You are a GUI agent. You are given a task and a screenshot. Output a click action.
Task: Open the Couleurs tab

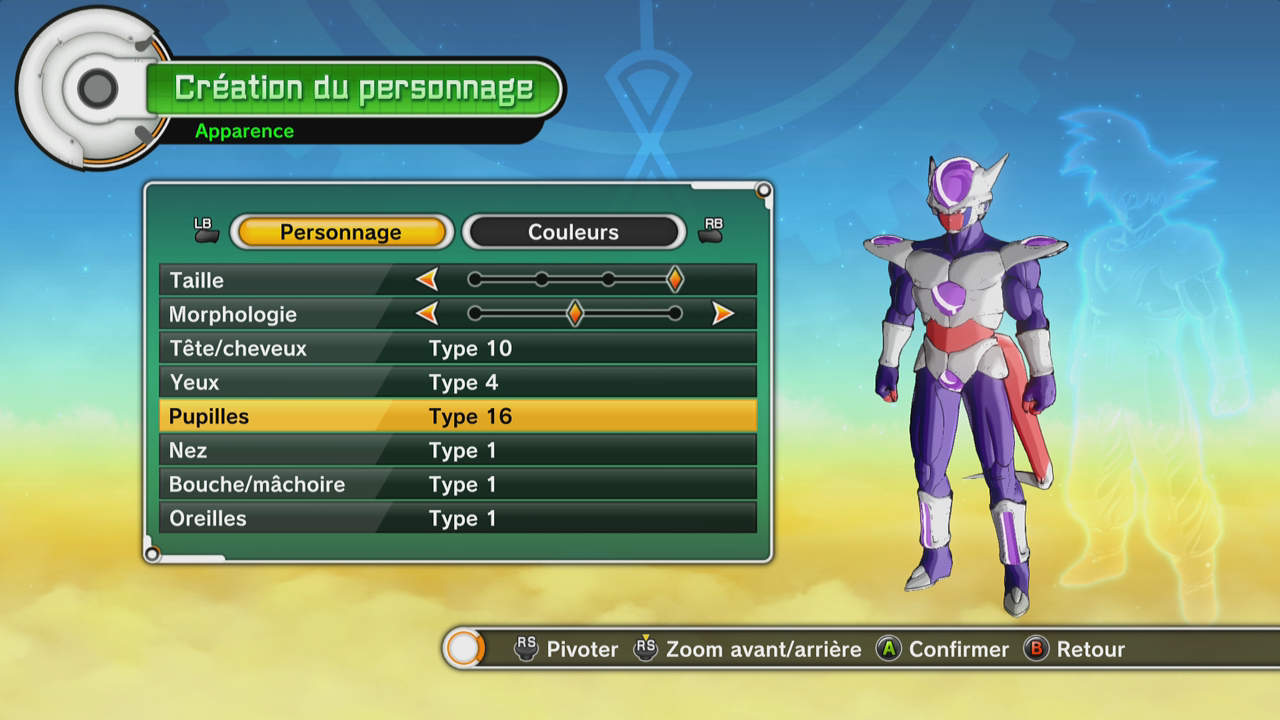tap(573, 232)
